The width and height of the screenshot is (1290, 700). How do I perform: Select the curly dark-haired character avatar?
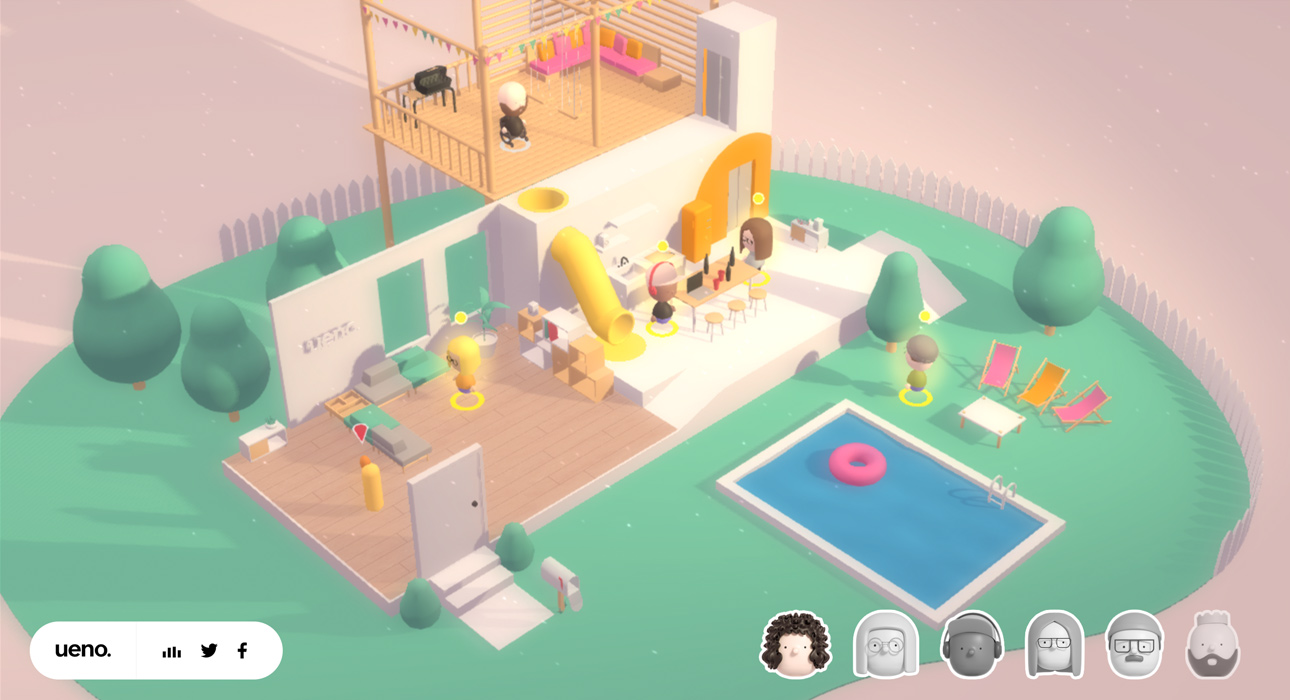(796, 645)
